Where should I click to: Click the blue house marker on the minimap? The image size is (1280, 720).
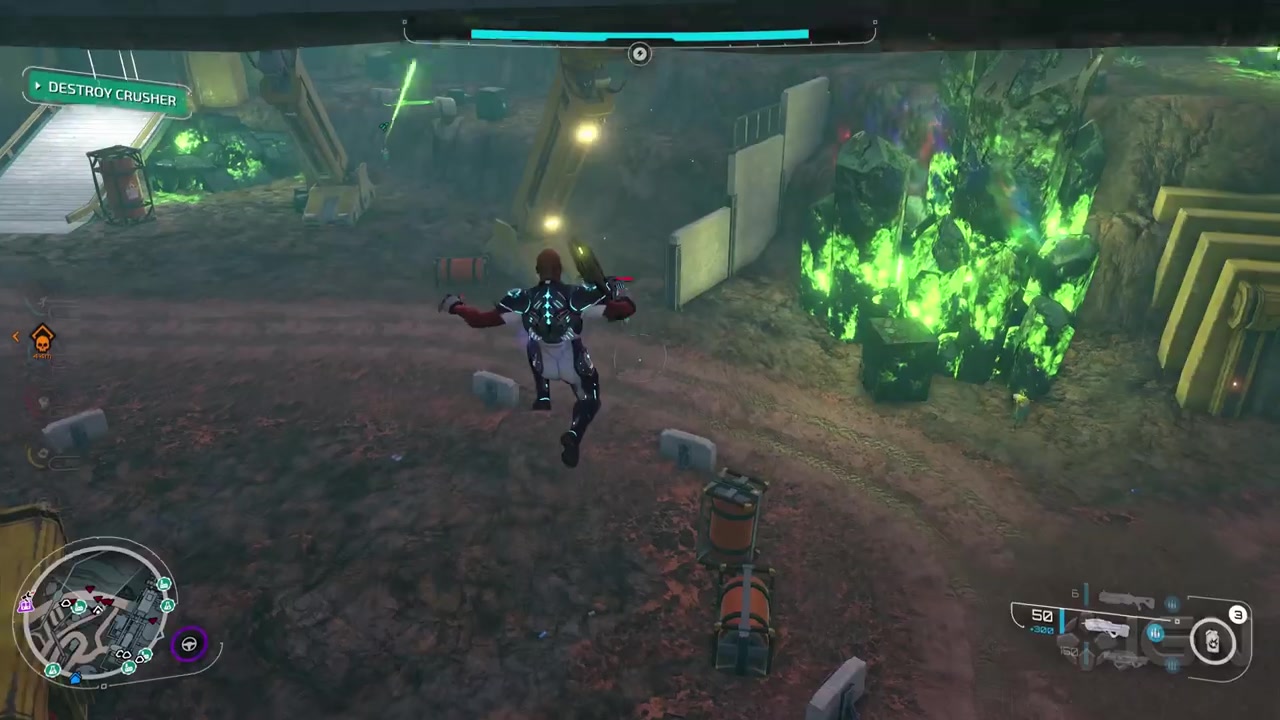(x=76, y=678)
